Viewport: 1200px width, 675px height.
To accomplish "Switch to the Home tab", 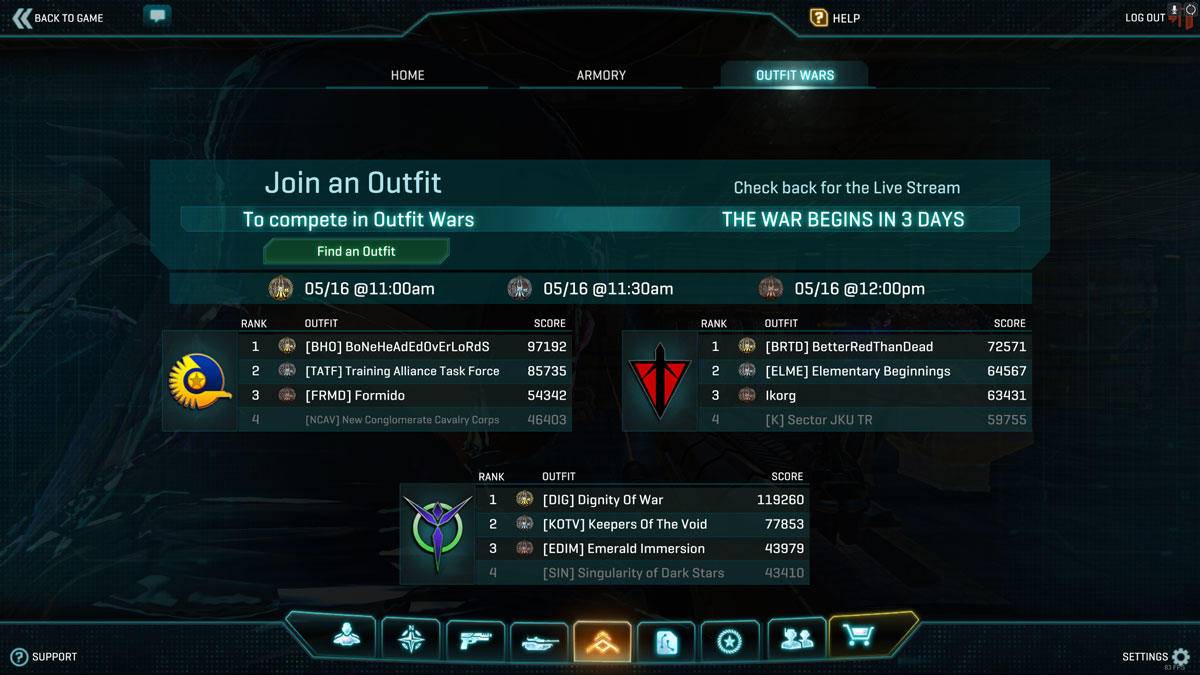I will coord(407,75).
